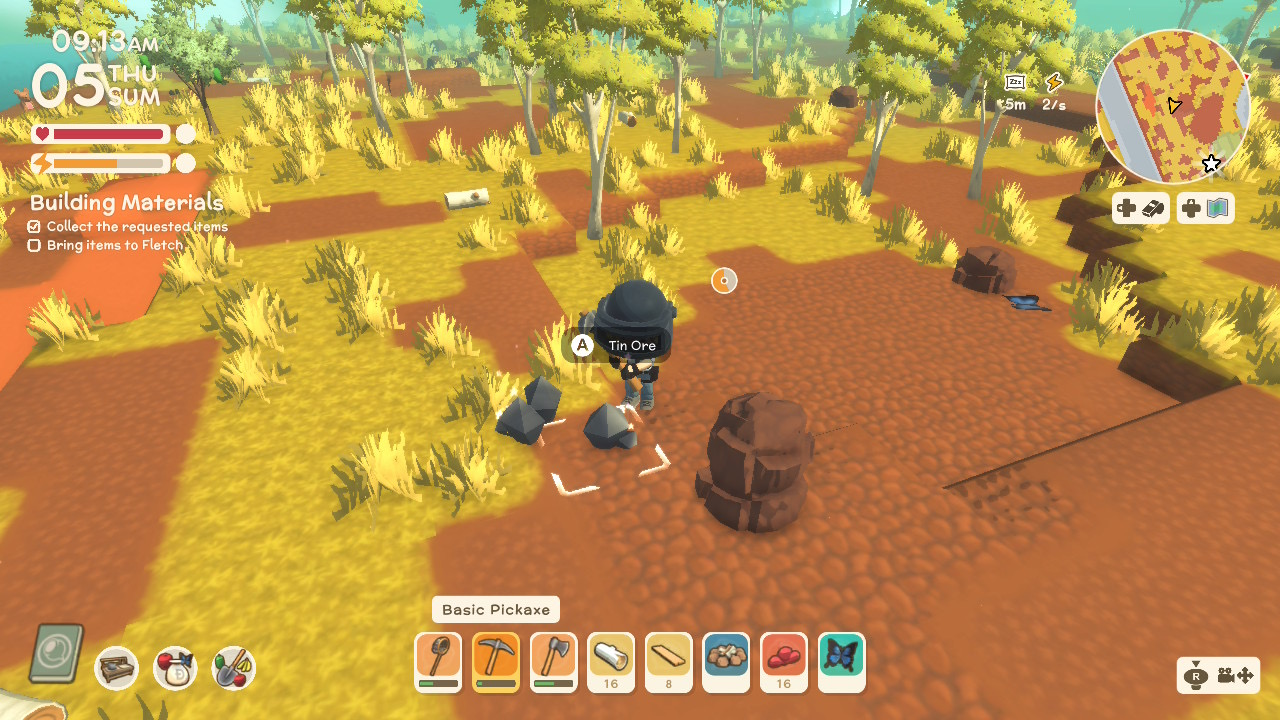
Task: Click the star marker on the minimap
Action: [1211, 164]
